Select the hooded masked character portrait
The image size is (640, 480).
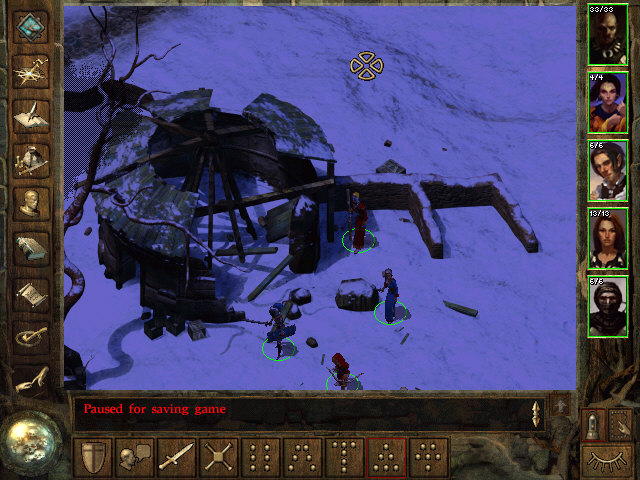click(x=608, y=306)
